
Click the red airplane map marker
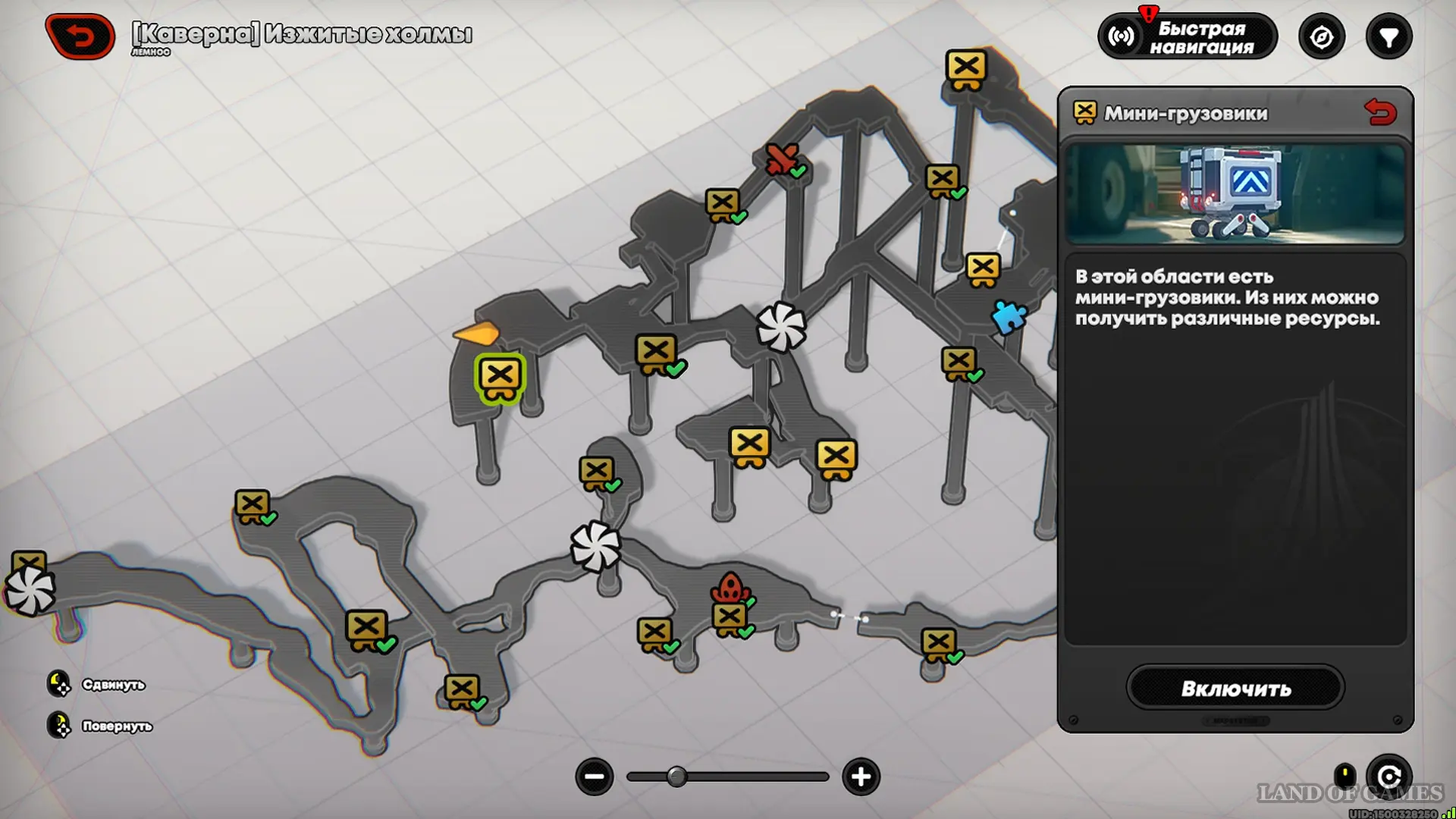781,158
